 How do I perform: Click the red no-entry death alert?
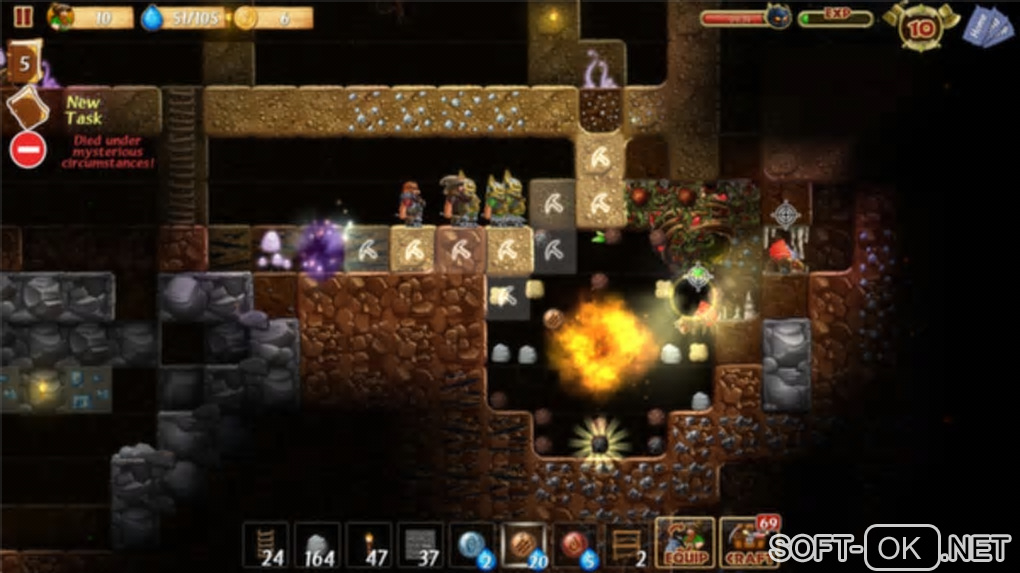[27, 150]
